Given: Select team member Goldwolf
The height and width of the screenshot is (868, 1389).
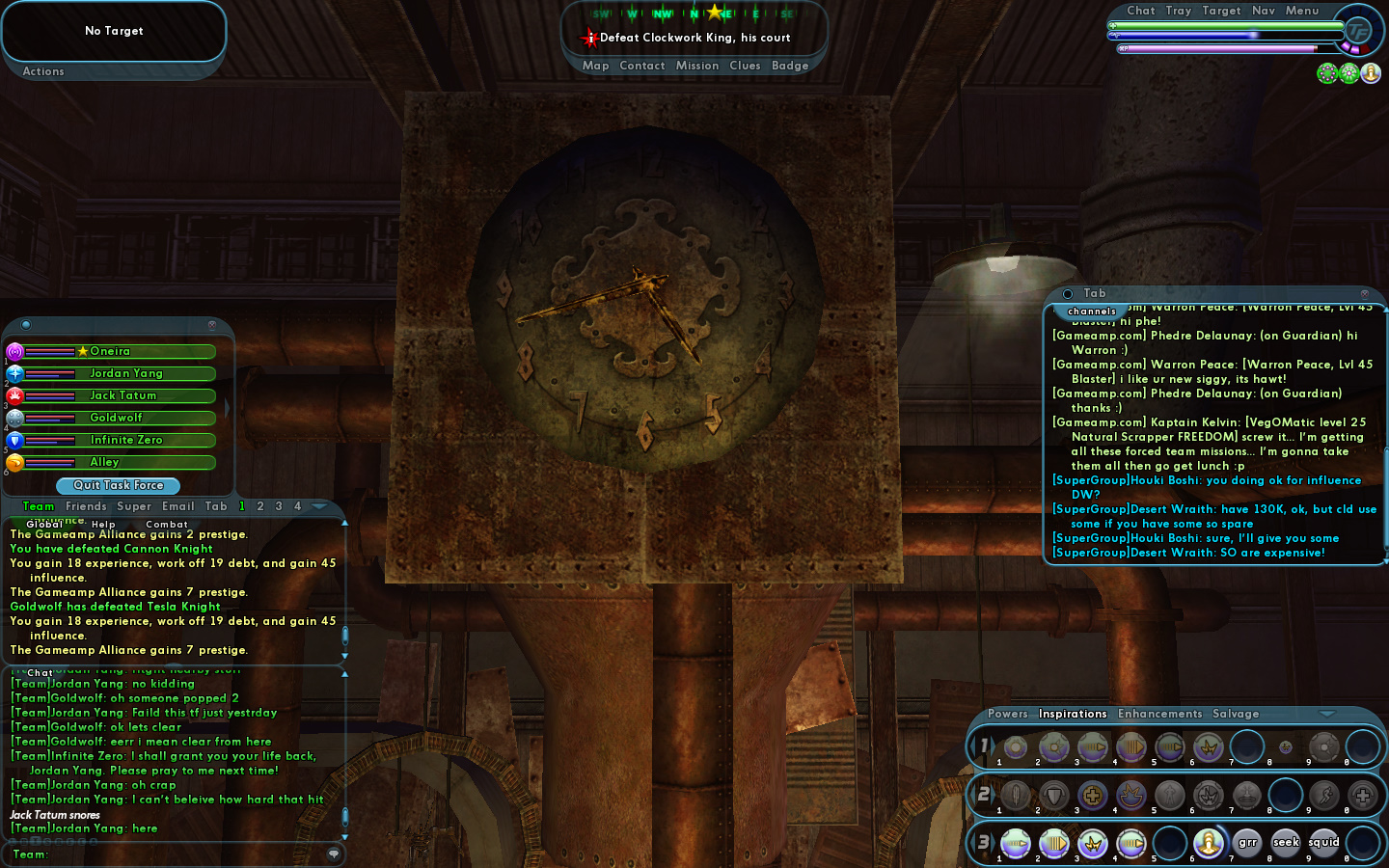Looking at the screenshot, I should pyautogui.click(x=116, y=418).
